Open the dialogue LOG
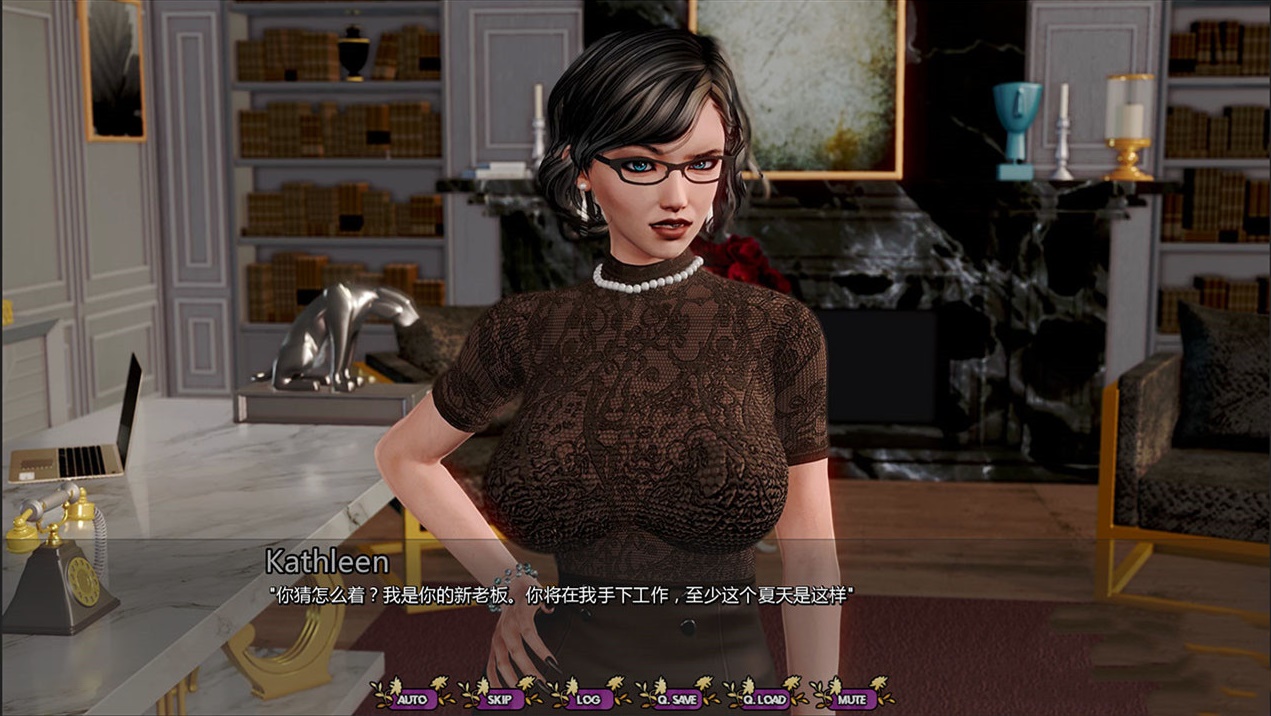1271x716 pixels. tap(588, 699)
